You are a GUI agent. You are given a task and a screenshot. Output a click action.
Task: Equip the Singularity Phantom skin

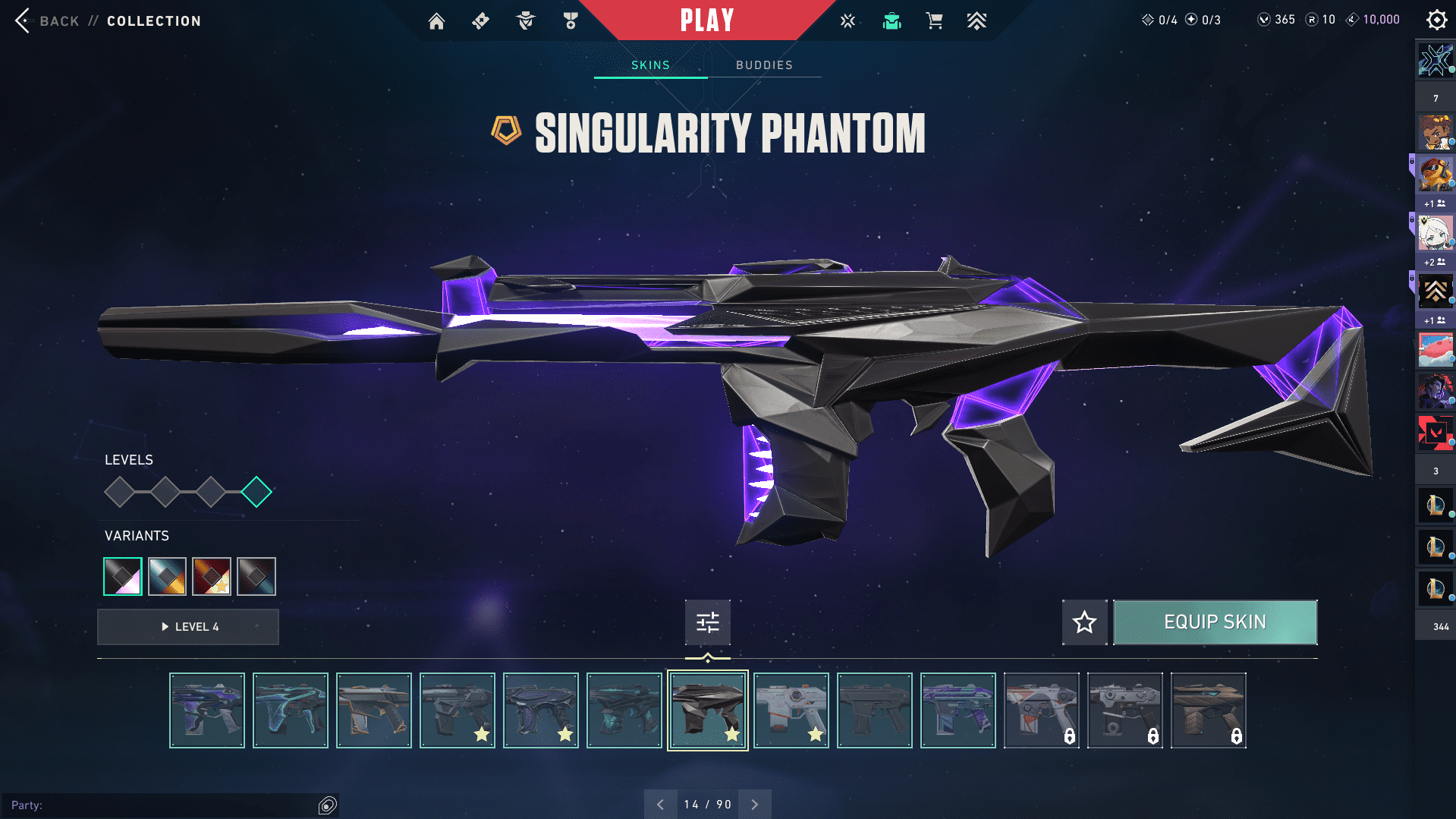click(1215, 622)
